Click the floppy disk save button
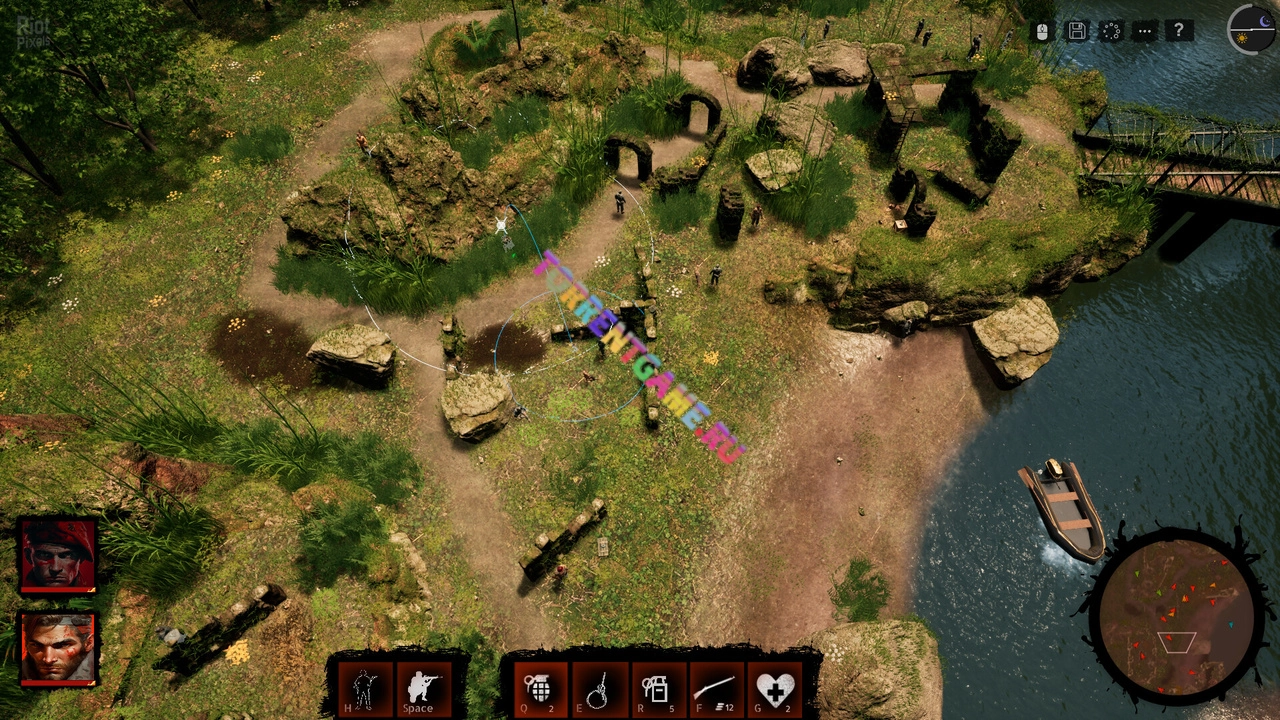The image size is (1280, 720). (1077, 31)
